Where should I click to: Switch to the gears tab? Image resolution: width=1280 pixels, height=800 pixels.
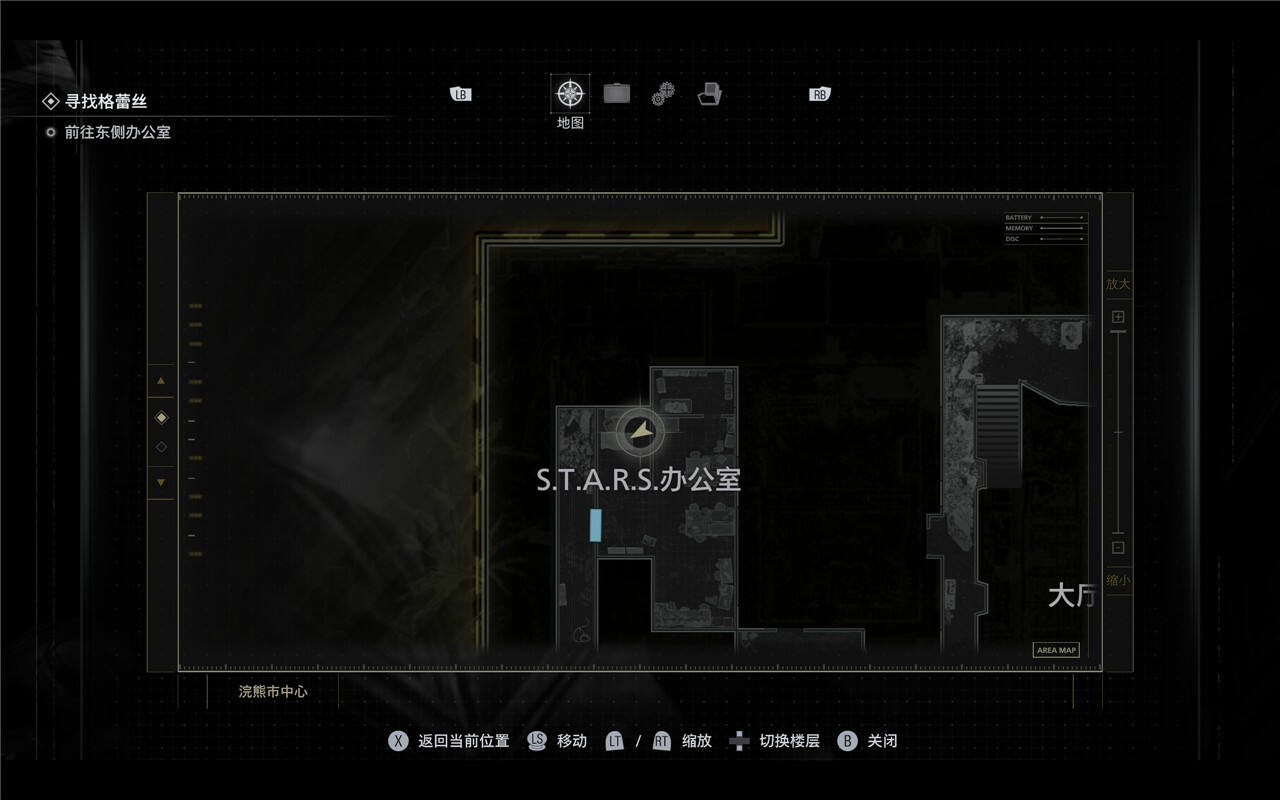tap(663, 94)
